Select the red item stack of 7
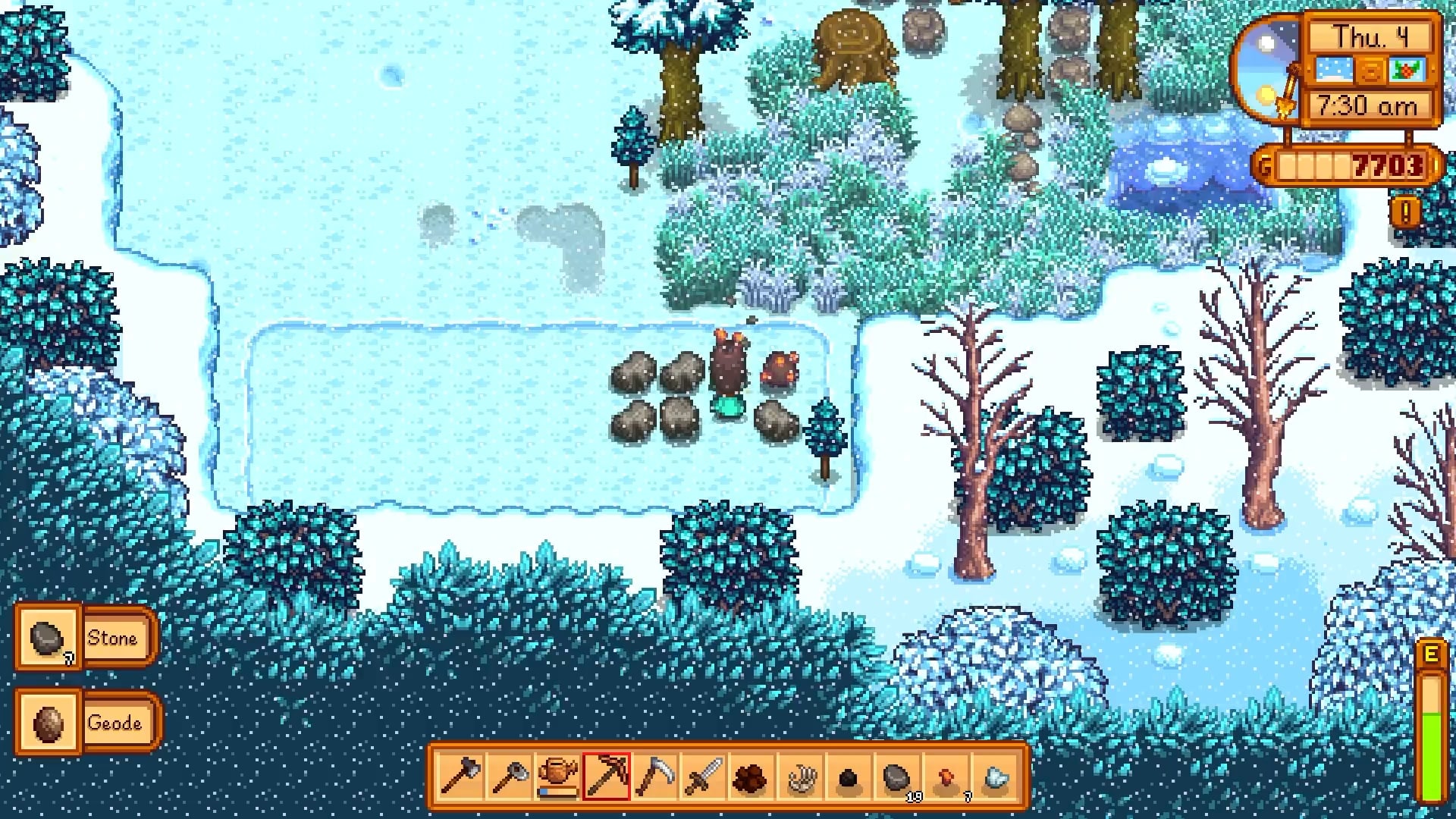 pyautogui.click(x=946, y=777)
